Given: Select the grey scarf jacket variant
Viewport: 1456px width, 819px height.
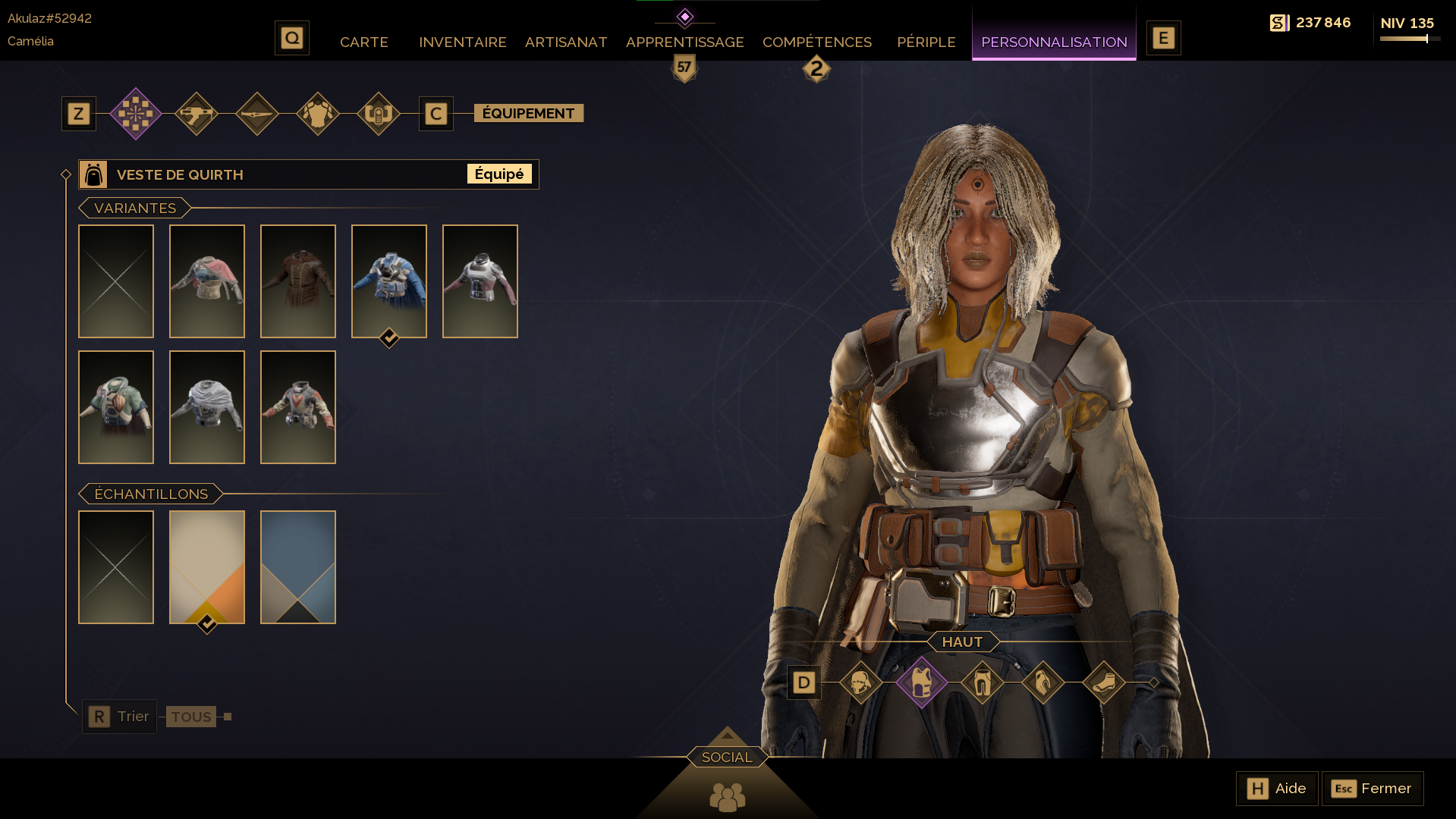Looking at the screenshot, I should [x=207, y=406].
